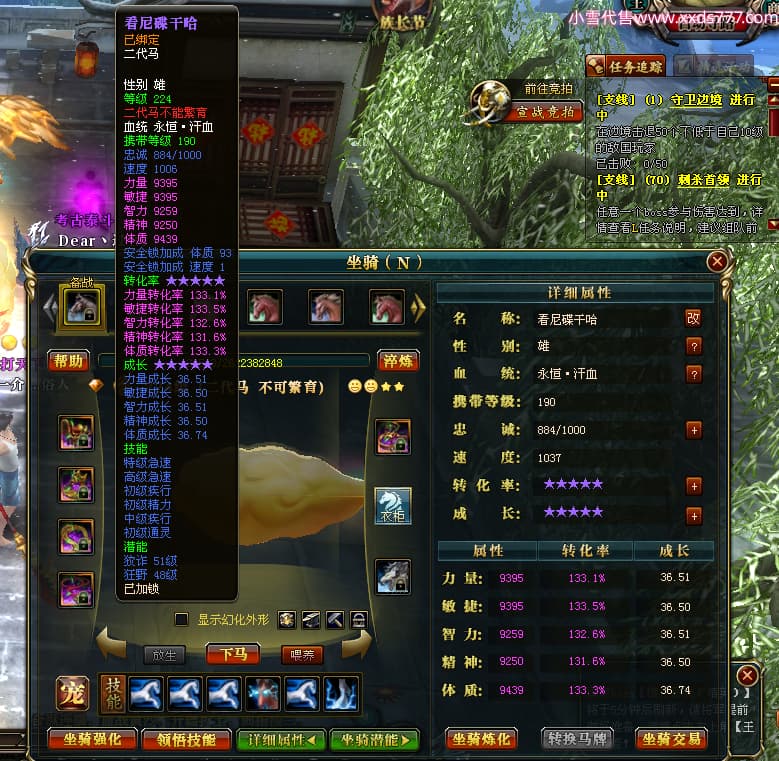Viewport: 779px width, 761px height.
Task: Tick the 显示幻化外形 checkbox
Action: (181, 620)
